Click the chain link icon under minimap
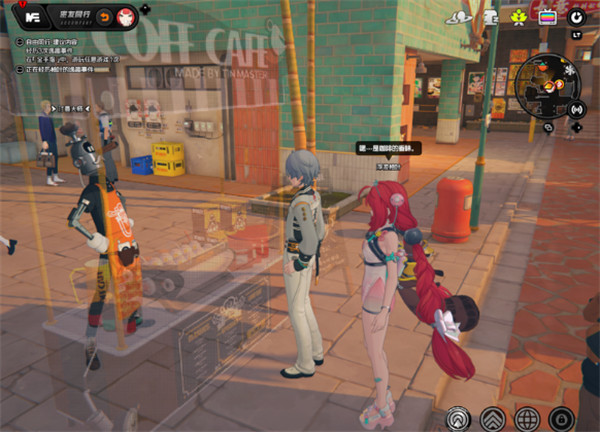The image size is (600, 432). coord(549,127)
